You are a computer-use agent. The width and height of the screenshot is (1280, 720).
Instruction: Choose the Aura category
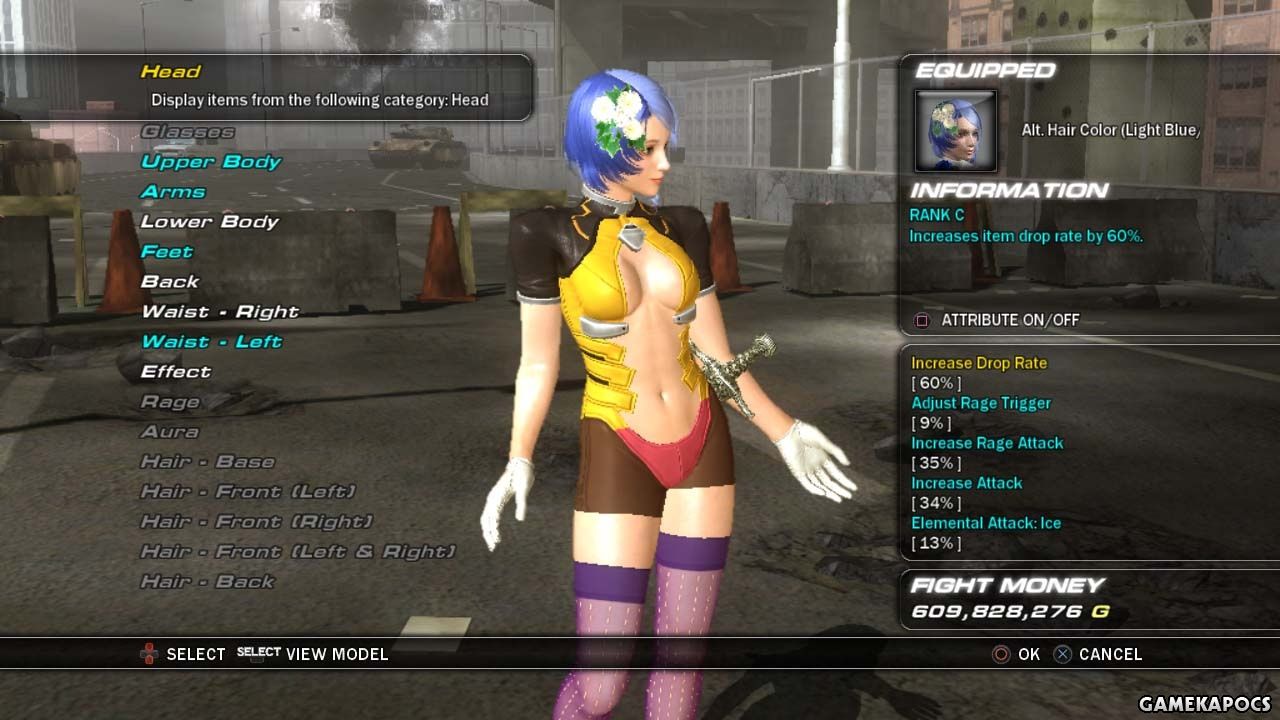pyautogui.click(x=170, y=432)
